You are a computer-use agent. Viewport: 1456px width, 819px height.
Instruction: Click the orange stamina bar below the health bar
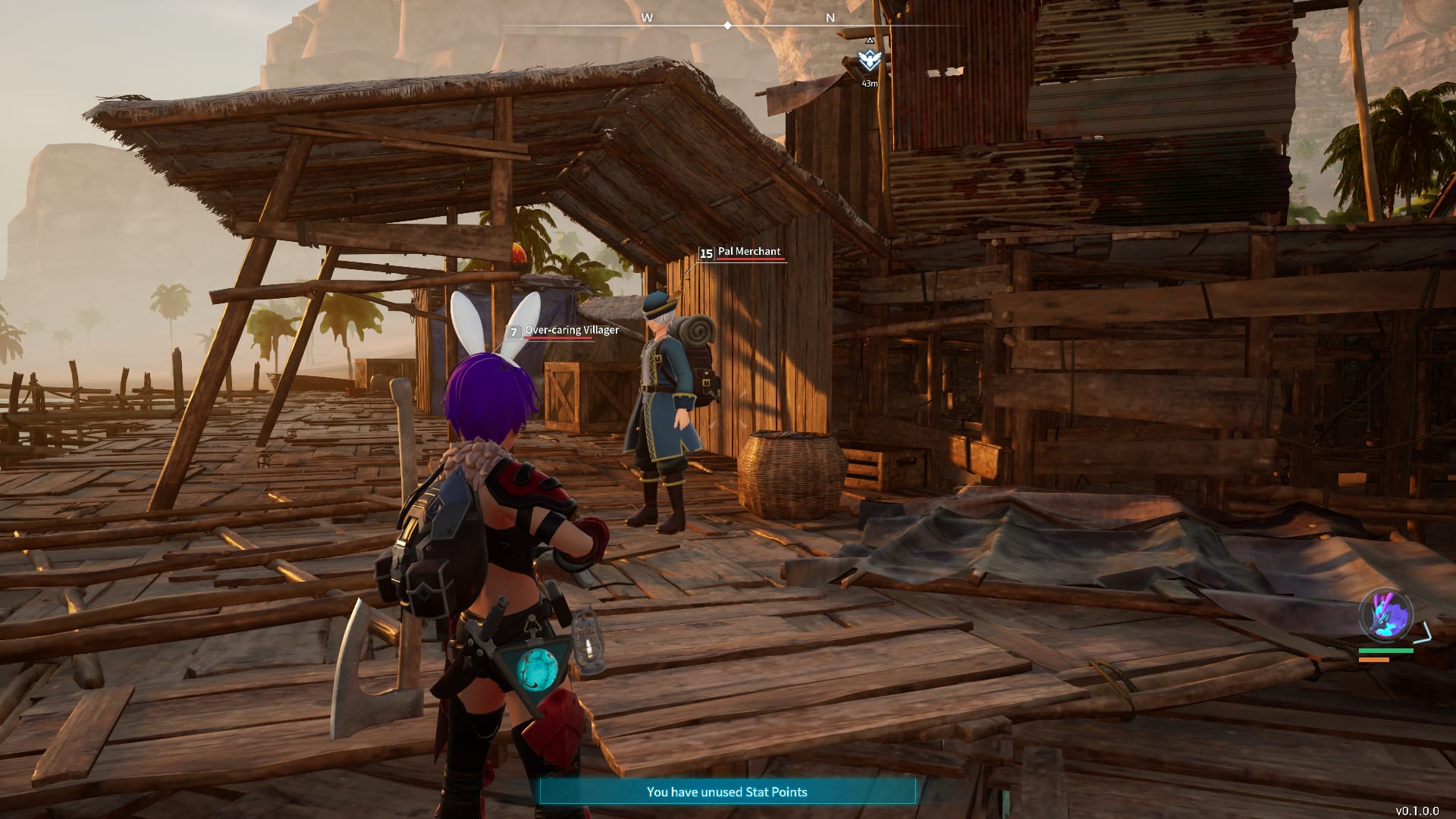pyautogui.click(x=1374, y=660)
